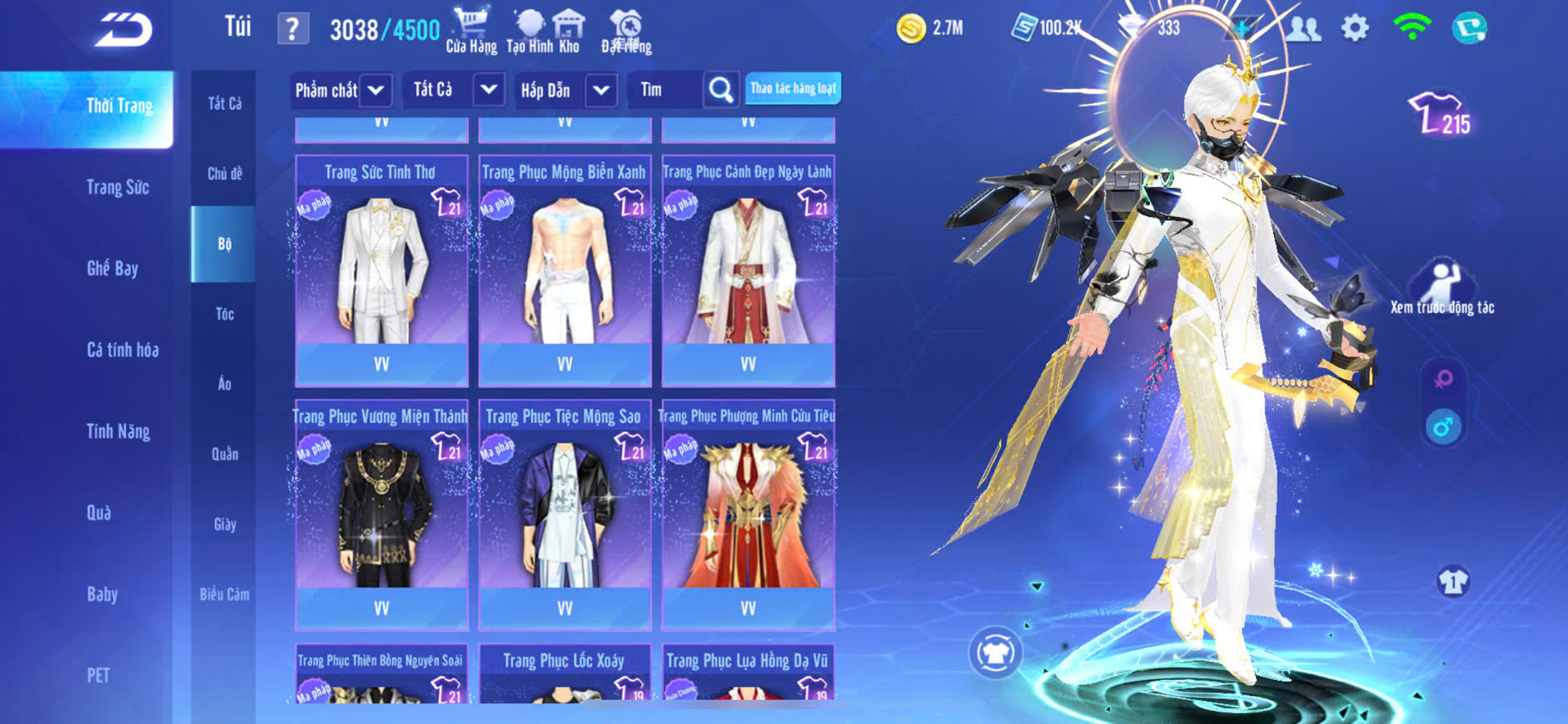Open the Kho storage icon
The image size is (1568, 724).
pos(569,30)
